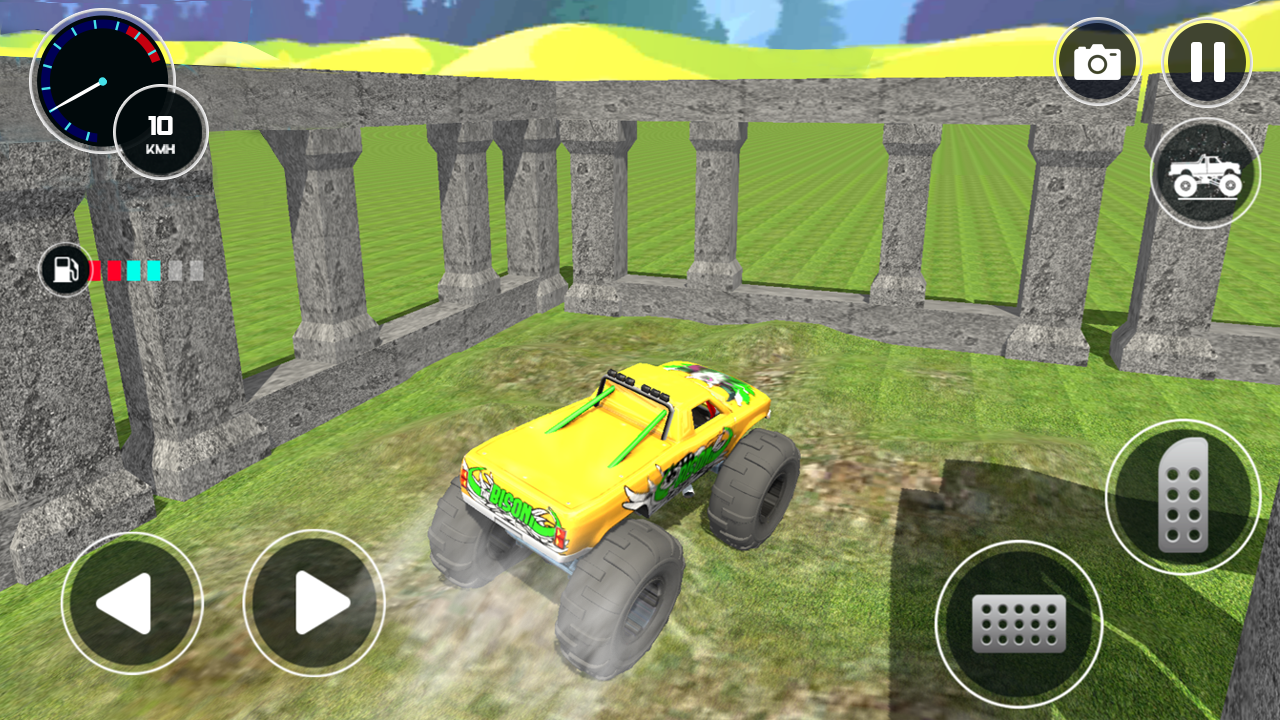Engage the brake pedal control
Screen dimensions: 1280x720
1020,625
